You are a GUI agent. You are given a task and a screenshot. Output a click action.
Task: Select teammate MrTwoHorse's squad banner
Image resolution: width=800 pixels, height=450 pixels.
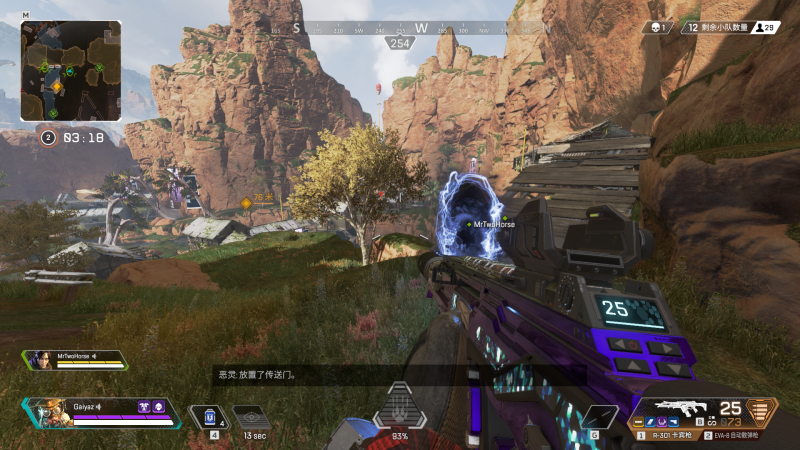tap(77, 360)
